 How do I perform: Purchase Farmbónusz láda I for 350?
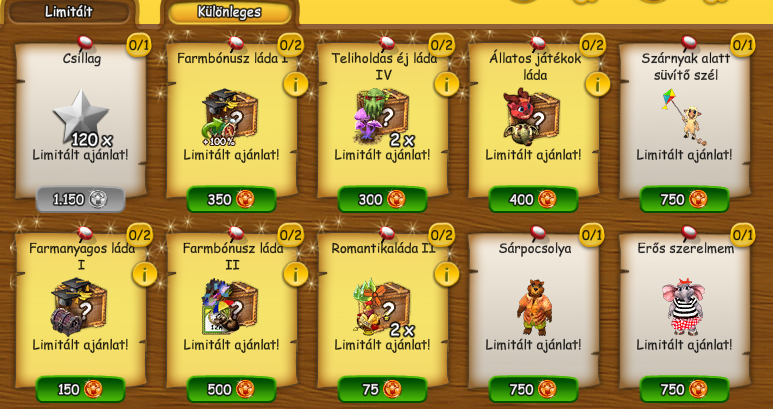231,199
